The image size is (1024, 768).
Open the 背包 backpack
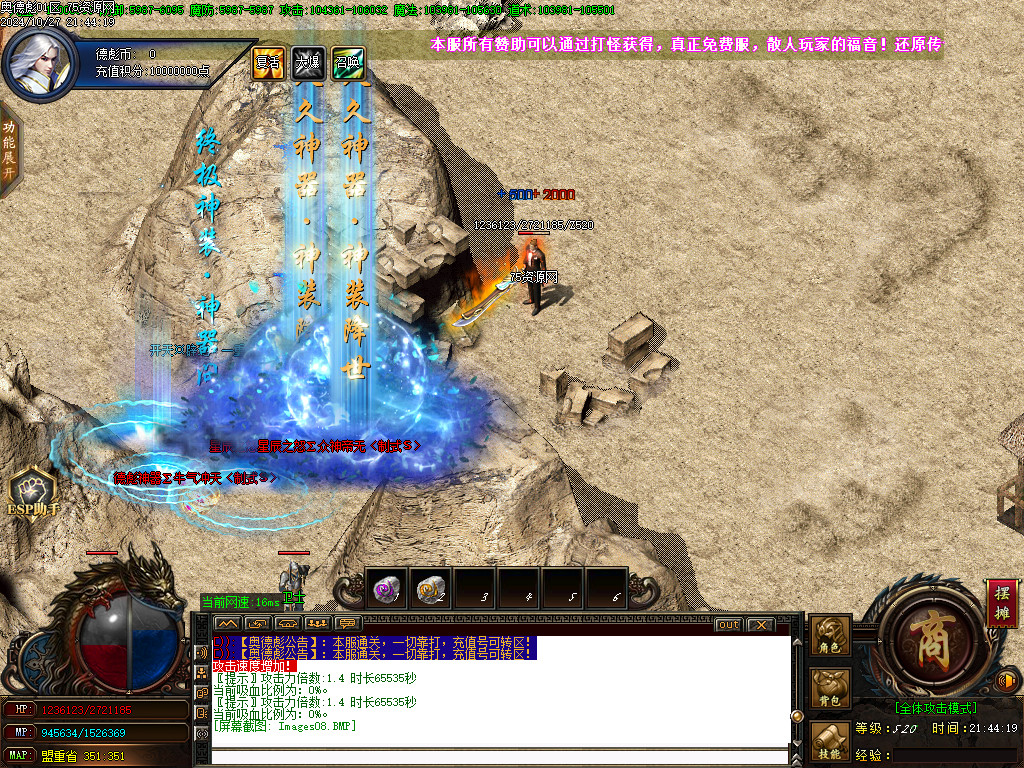point(830,689)
